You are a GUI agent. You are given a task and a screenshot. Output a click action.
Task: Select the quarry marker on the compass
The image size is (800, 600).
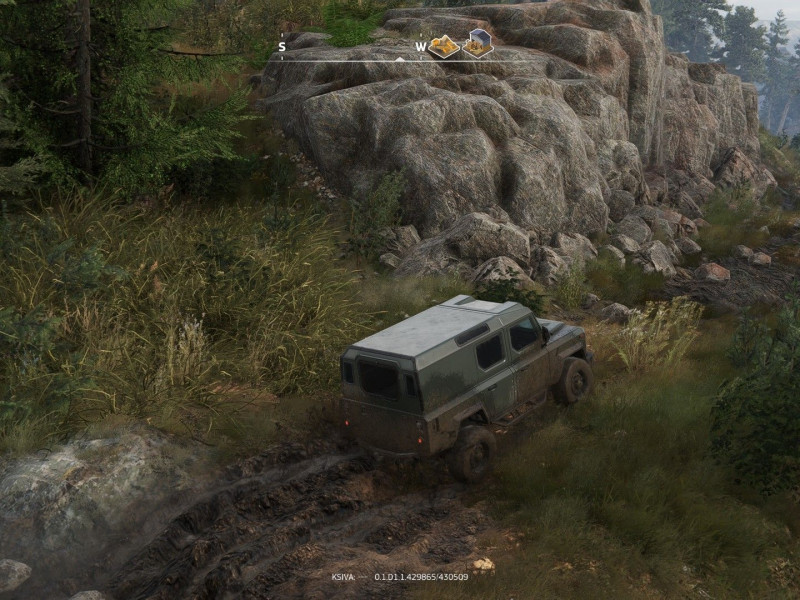click(444, 45)
